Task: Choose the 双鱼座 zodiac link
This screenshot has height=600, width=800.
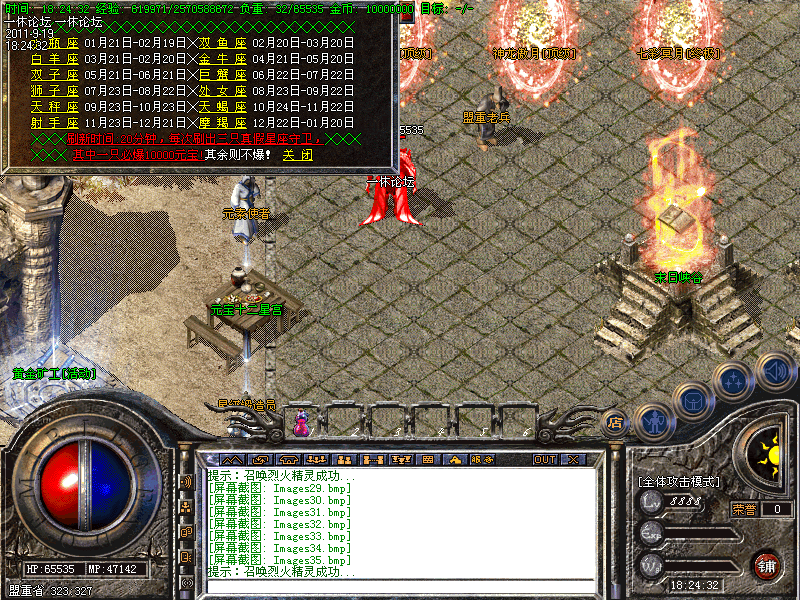Action: point(223,43)
